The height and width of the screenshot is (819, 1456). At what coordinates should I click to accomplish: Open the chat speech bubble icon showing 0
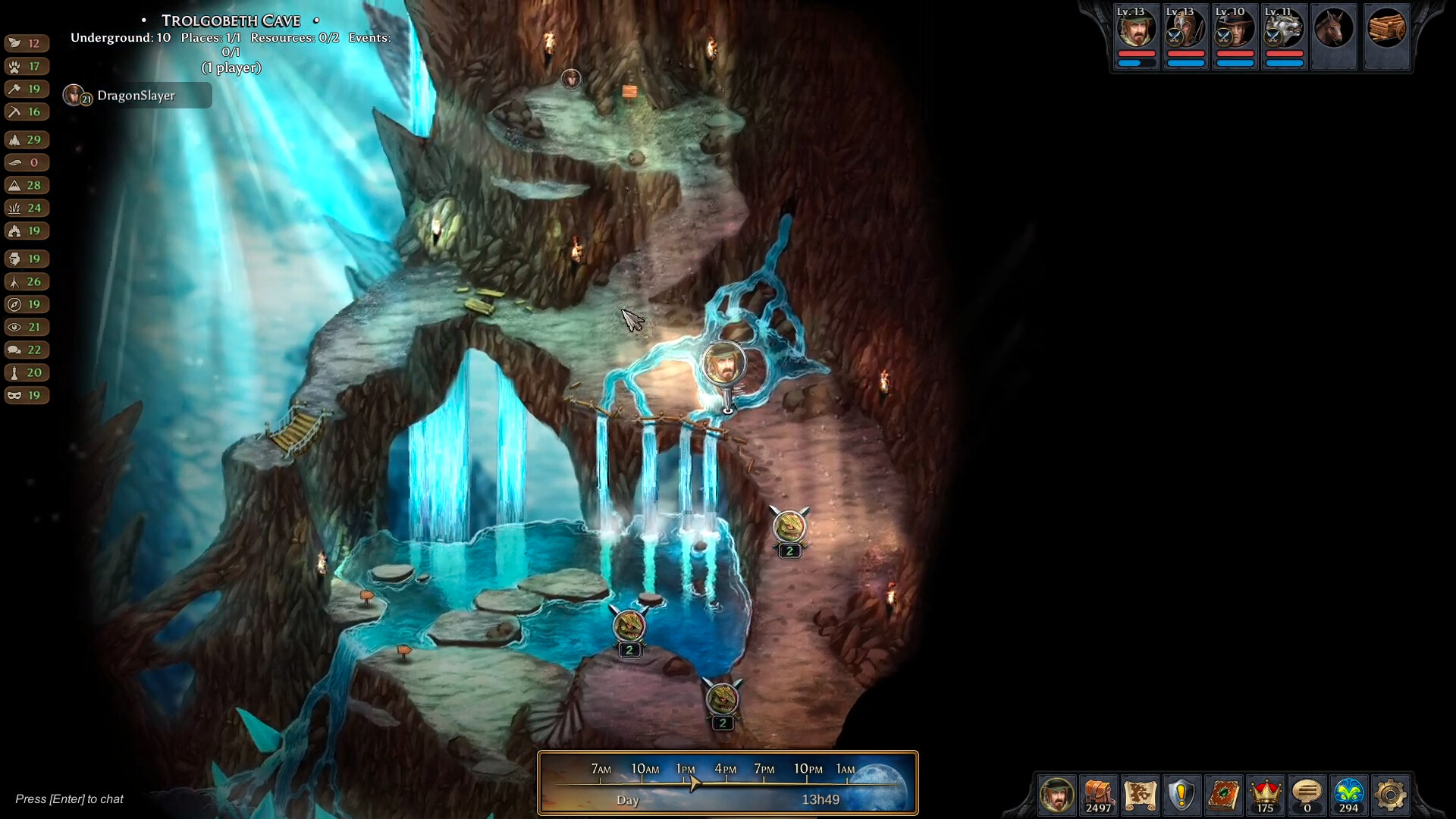click(1307, 795)
